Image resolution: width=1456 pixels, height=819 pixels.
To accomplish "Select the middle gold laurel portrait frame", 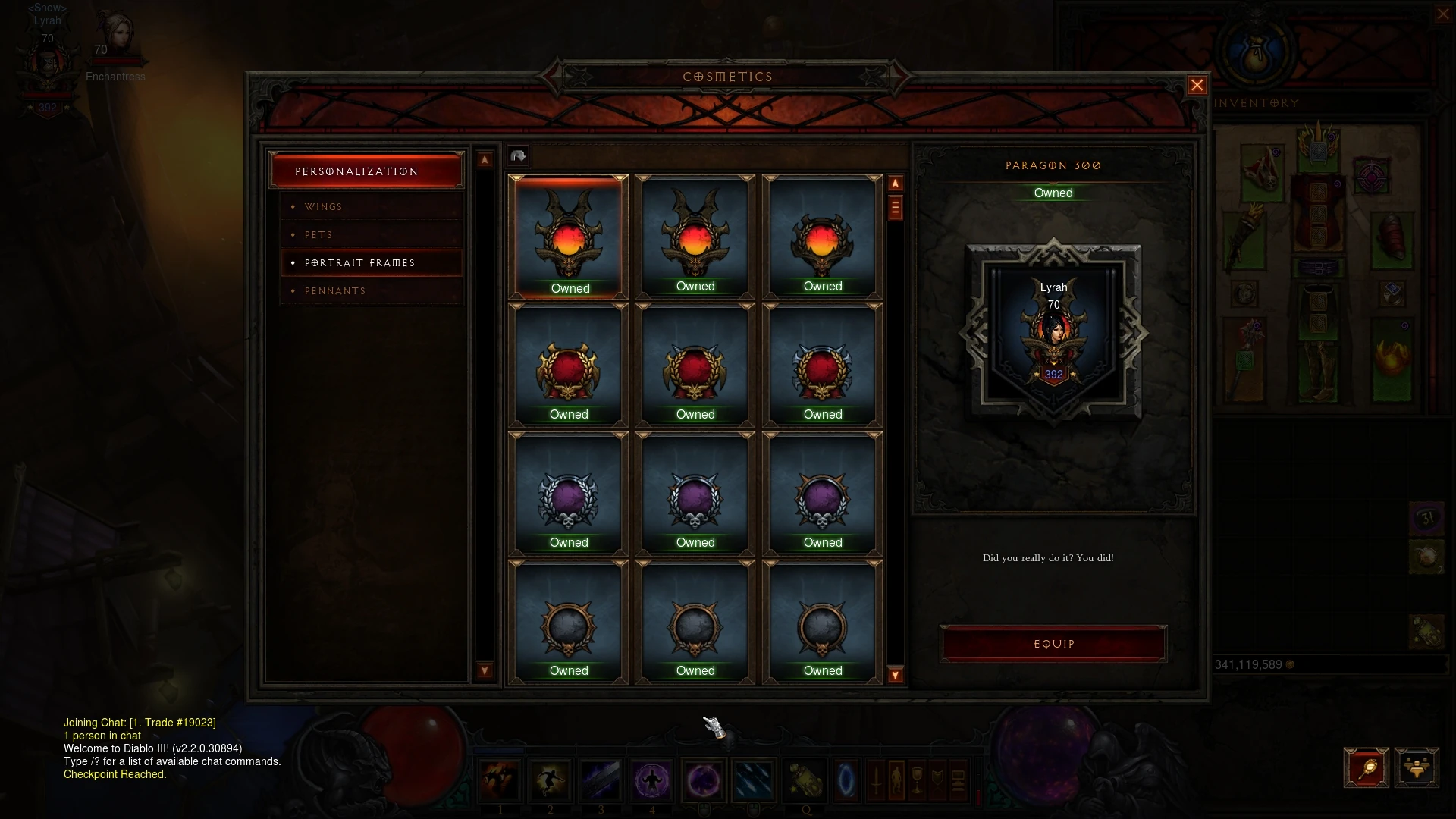I will 695,368.
